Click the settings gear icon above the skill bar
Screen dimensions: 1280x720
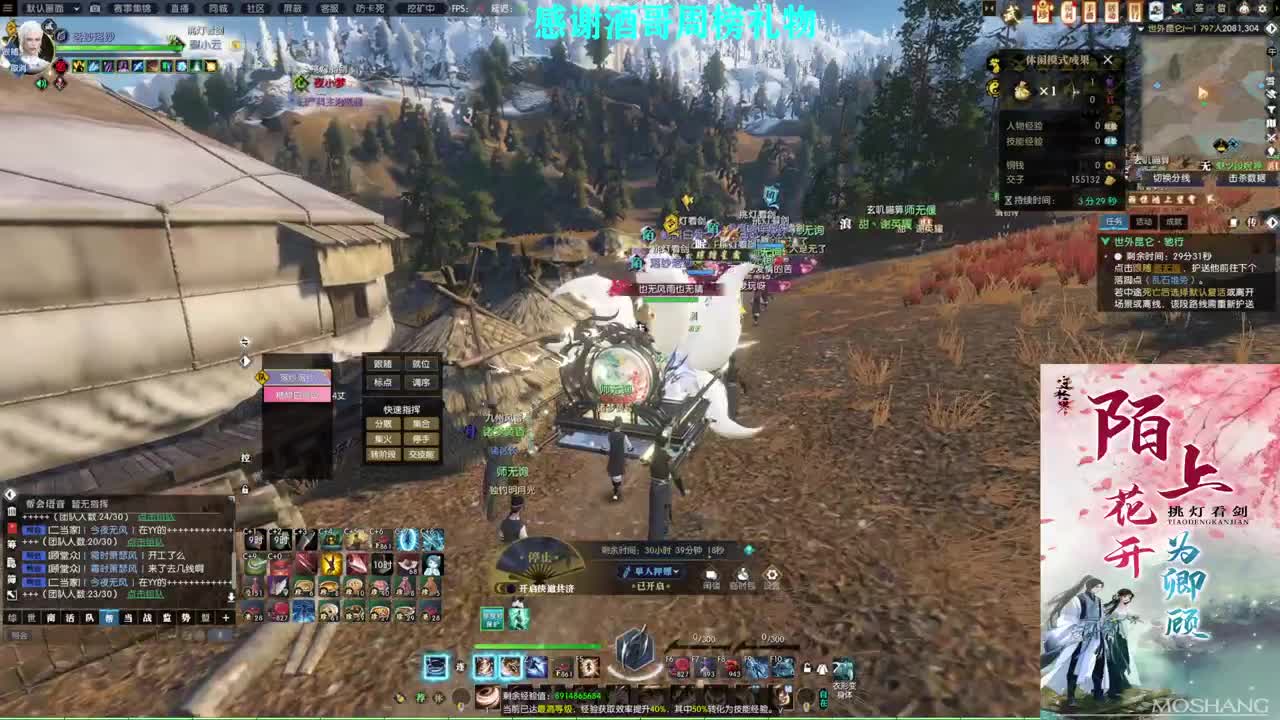[772, 575]
